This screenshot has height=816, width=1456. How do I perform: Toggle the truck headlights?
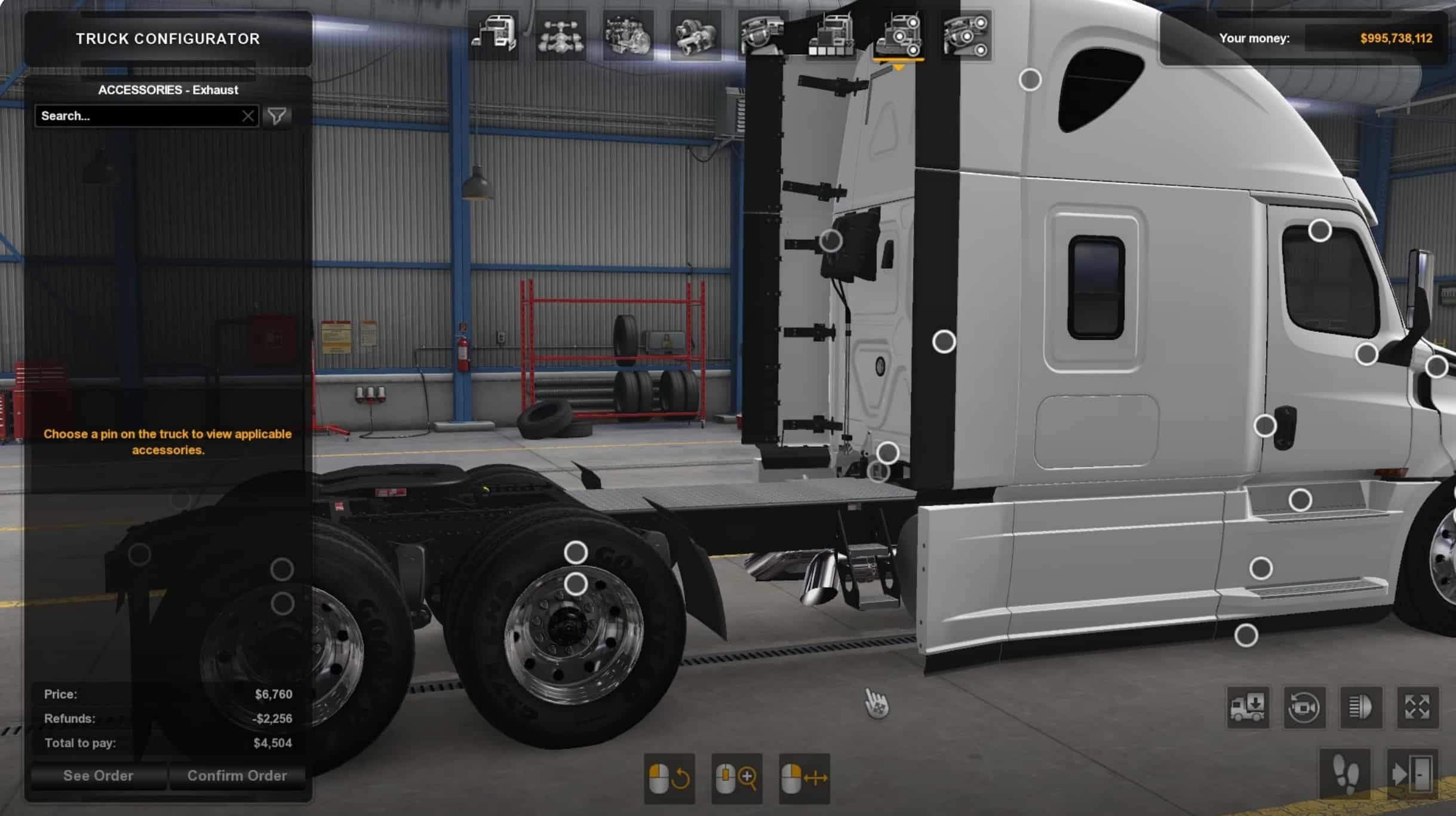coord(1360,707)
